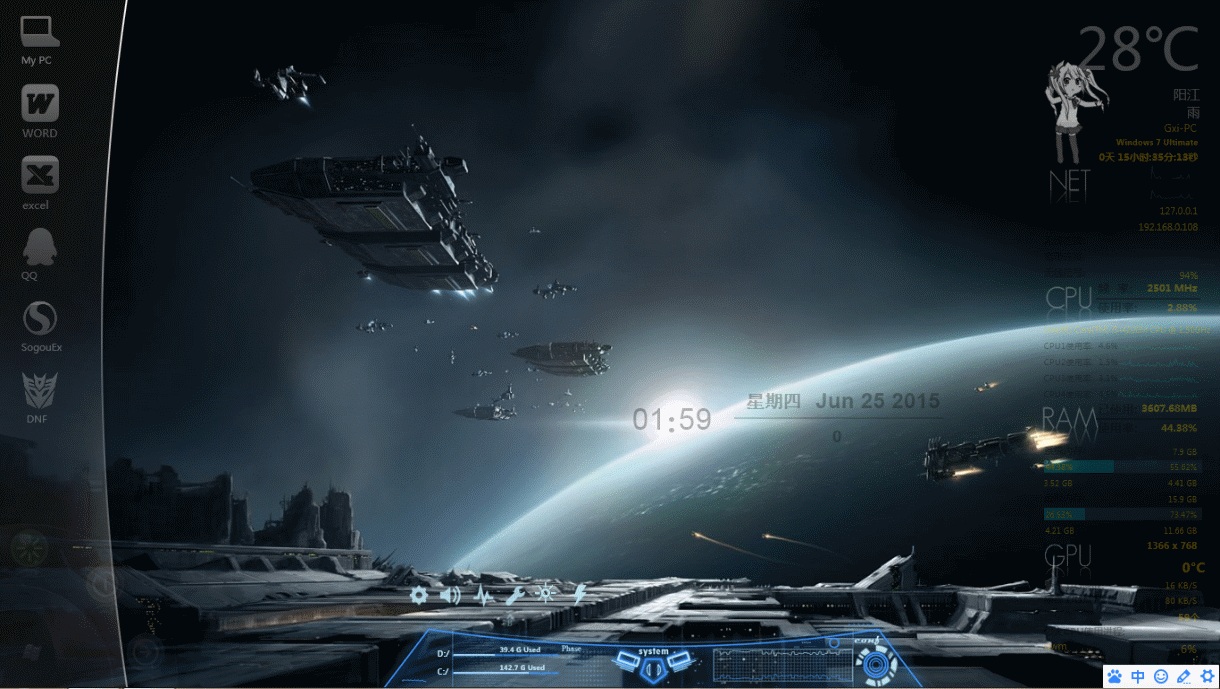Open the wrench tools icon

tap(514, 596)
